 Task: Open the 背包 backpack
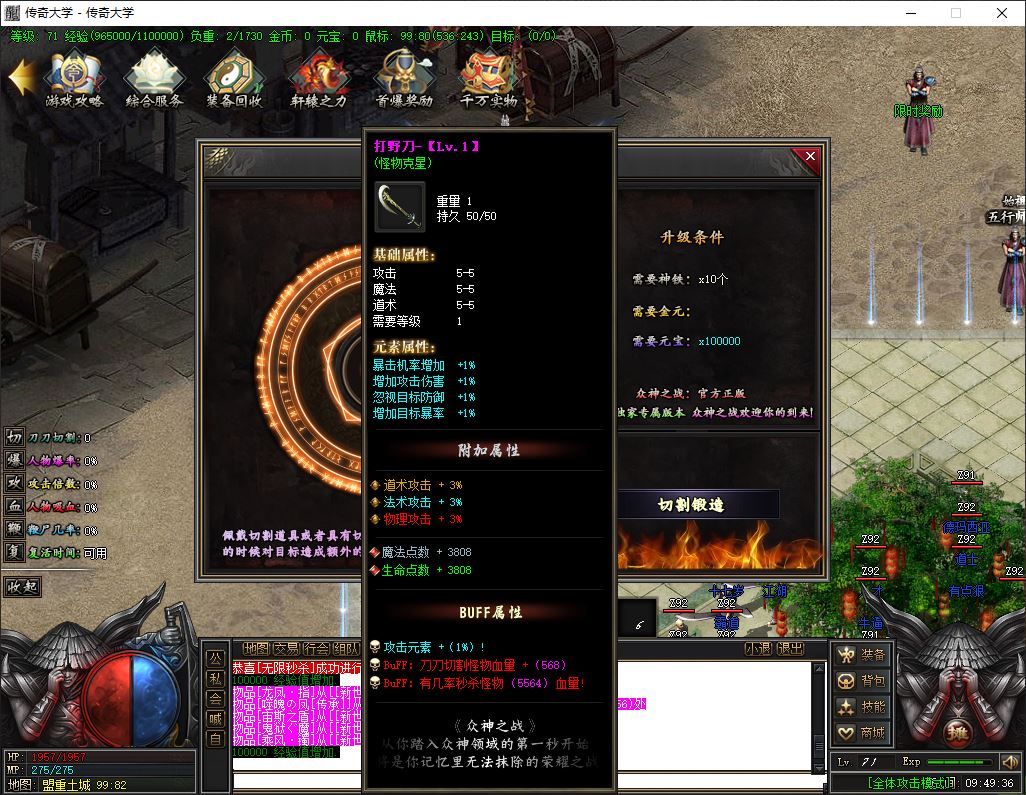click(863, 681)
